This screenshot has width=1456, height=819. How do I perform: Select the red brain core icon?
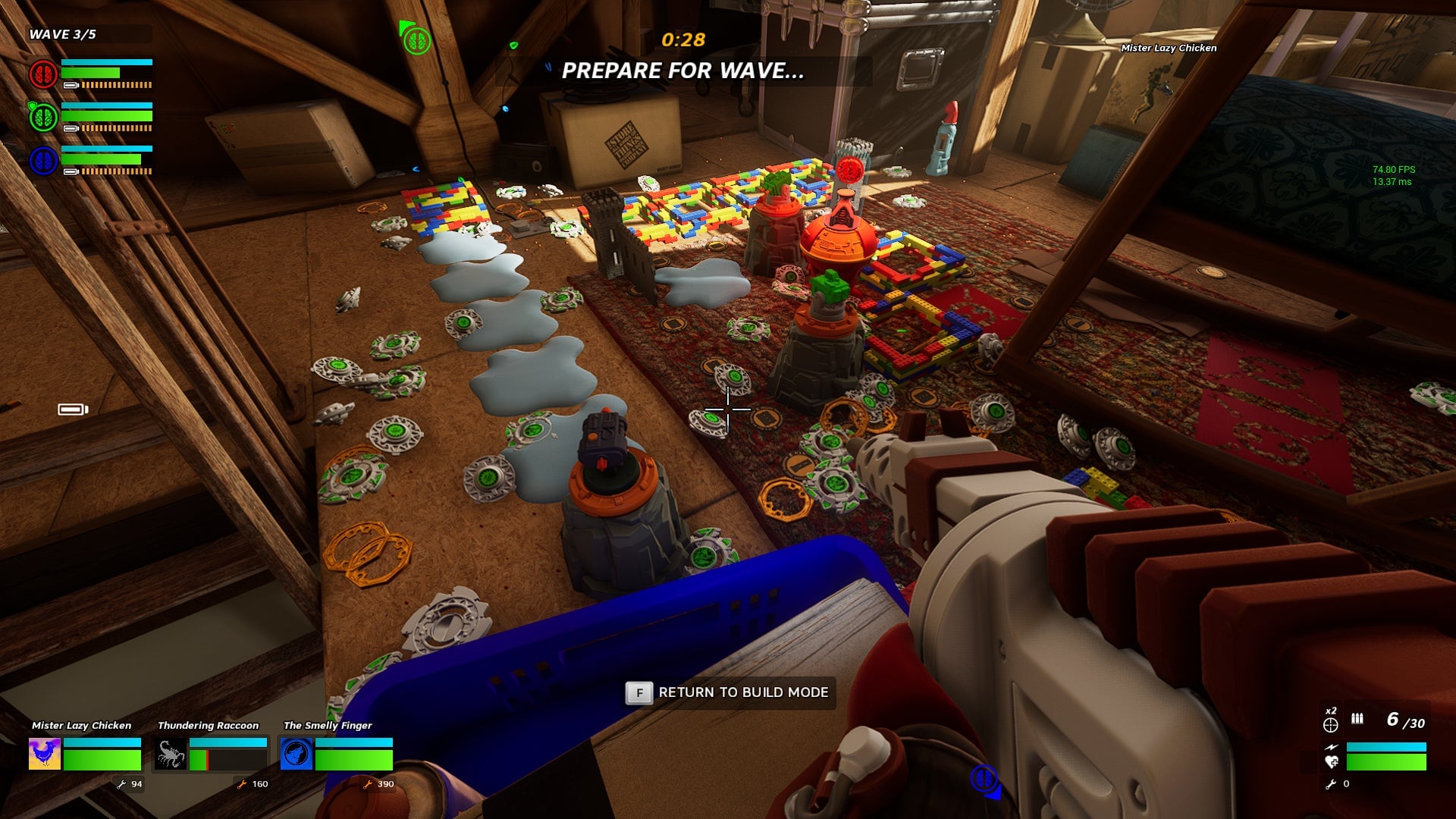click(x=43, y=74)
